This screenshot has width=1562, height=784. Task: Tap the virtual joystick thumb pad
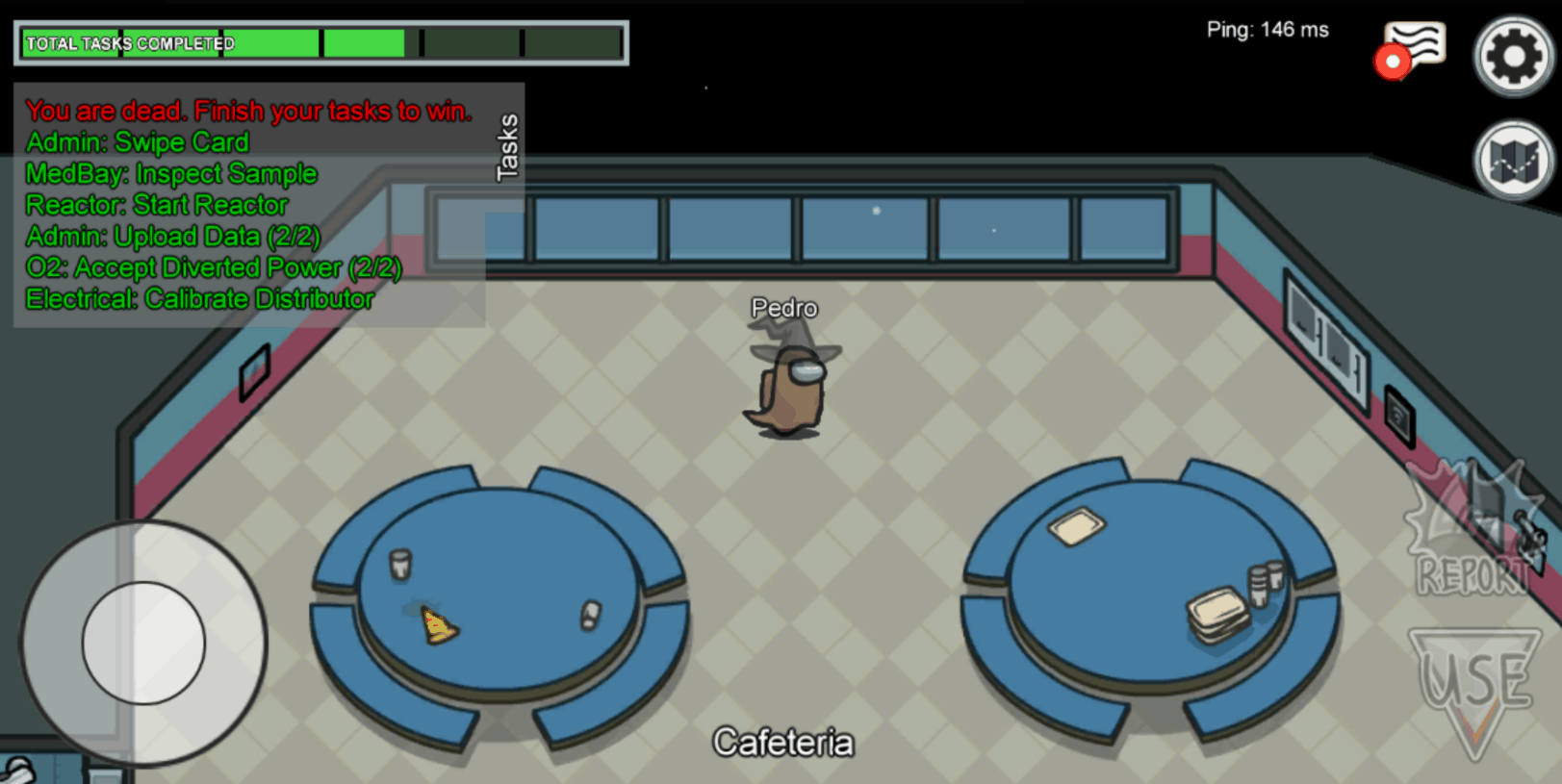tap(143, 642)
